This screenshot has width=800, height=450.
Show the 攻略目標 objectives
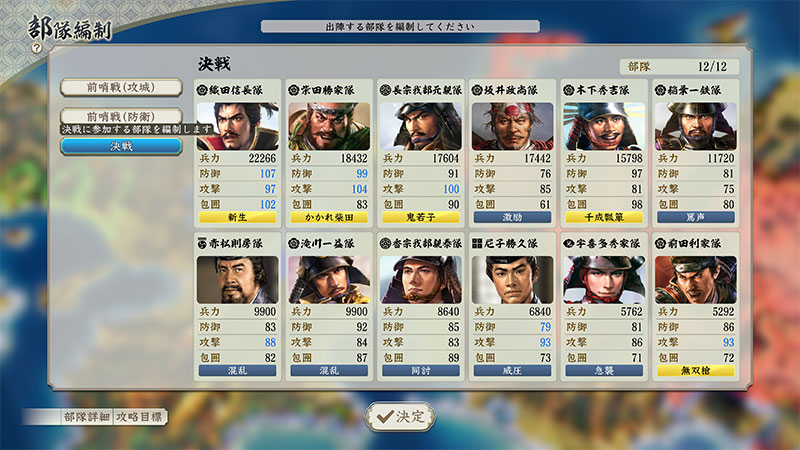[x=140, y=416]
